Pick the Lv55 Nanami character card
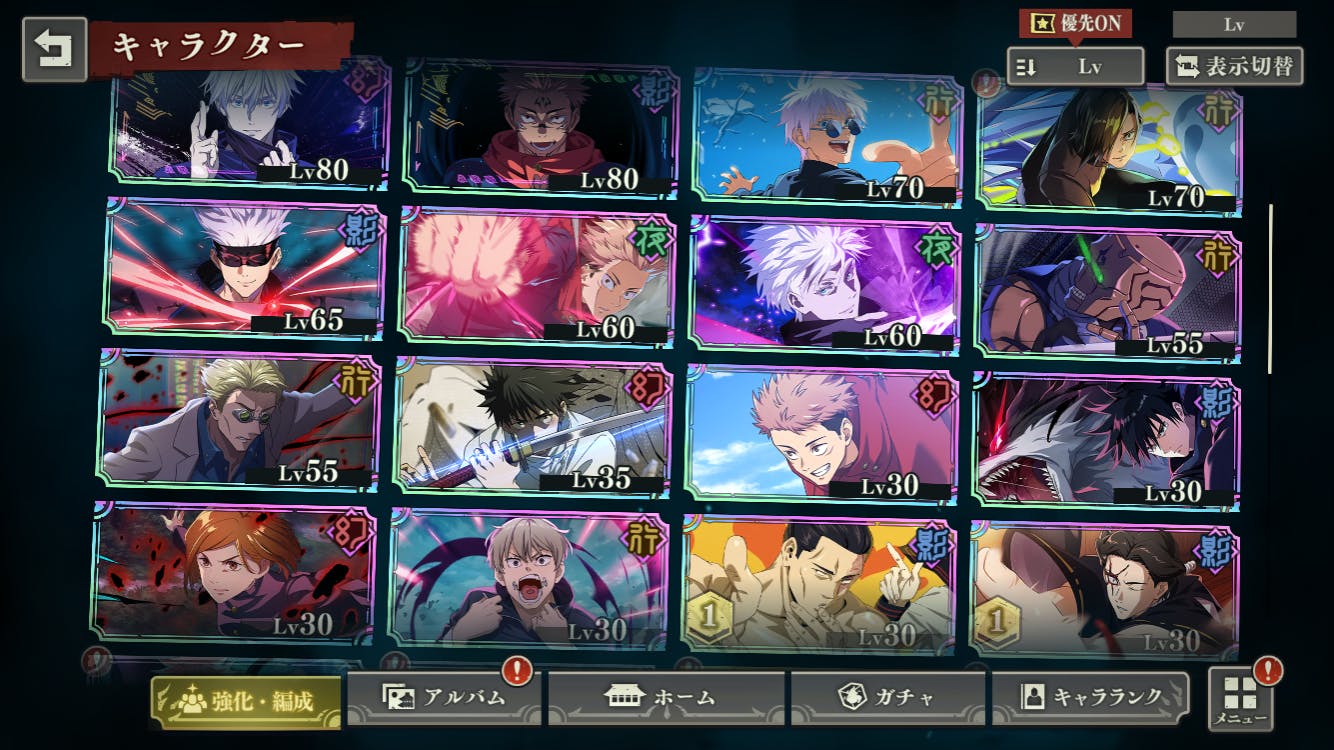1334x750 pixels. [239, 420]
